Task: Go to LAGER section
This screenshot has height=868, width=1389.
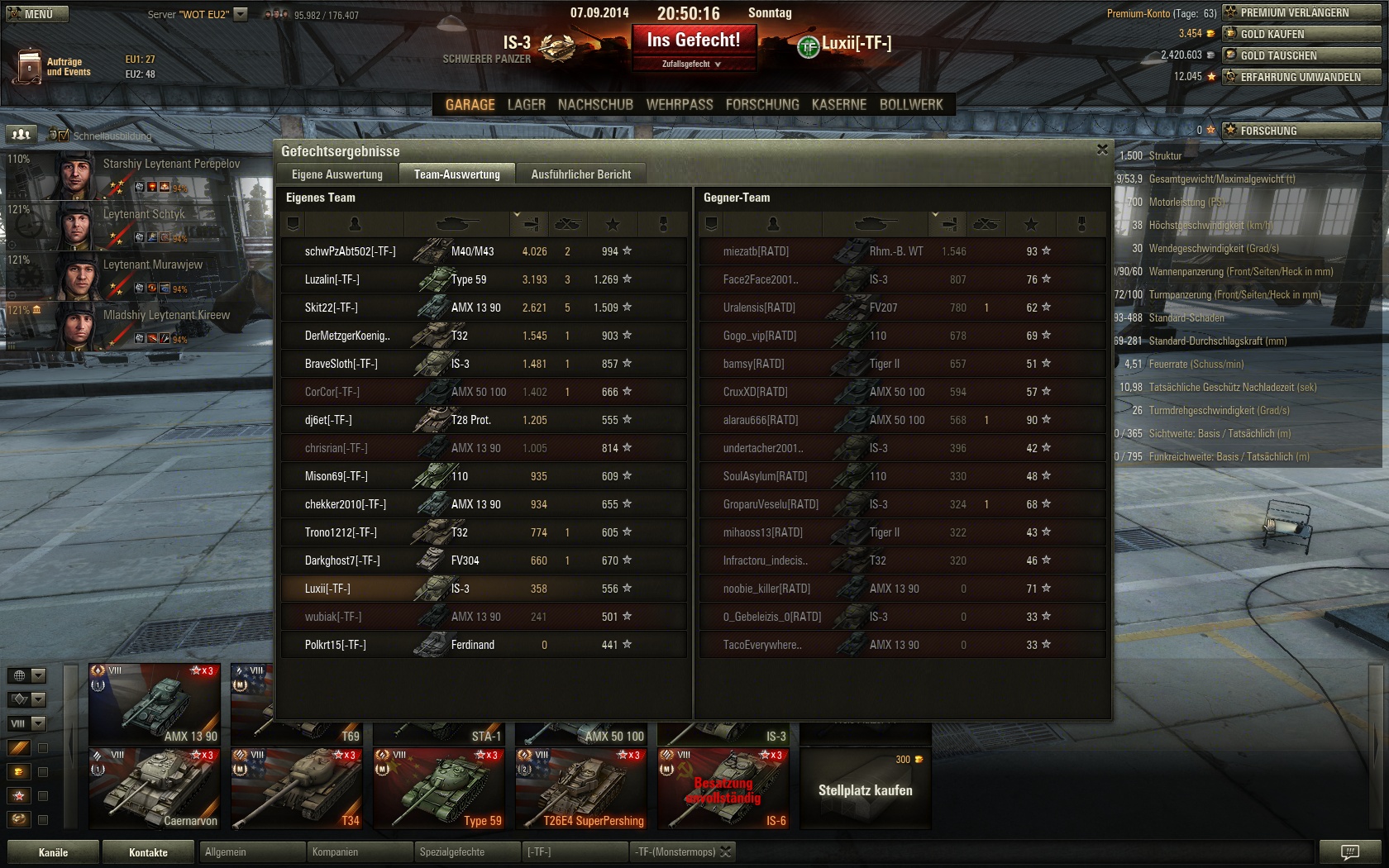Action: click(526, 105)
